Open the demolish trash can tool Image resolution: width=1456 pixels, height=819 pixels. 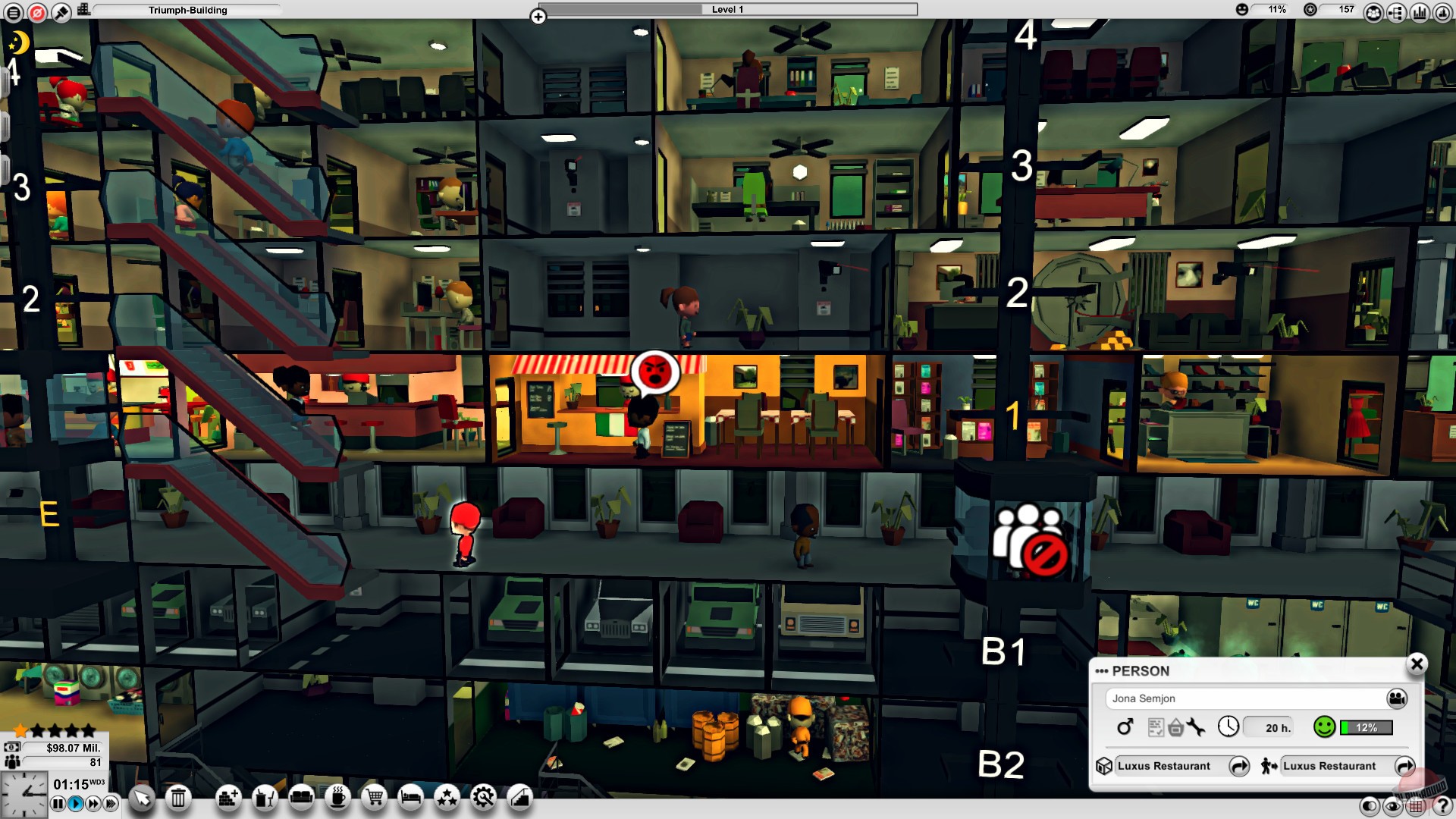178,798
